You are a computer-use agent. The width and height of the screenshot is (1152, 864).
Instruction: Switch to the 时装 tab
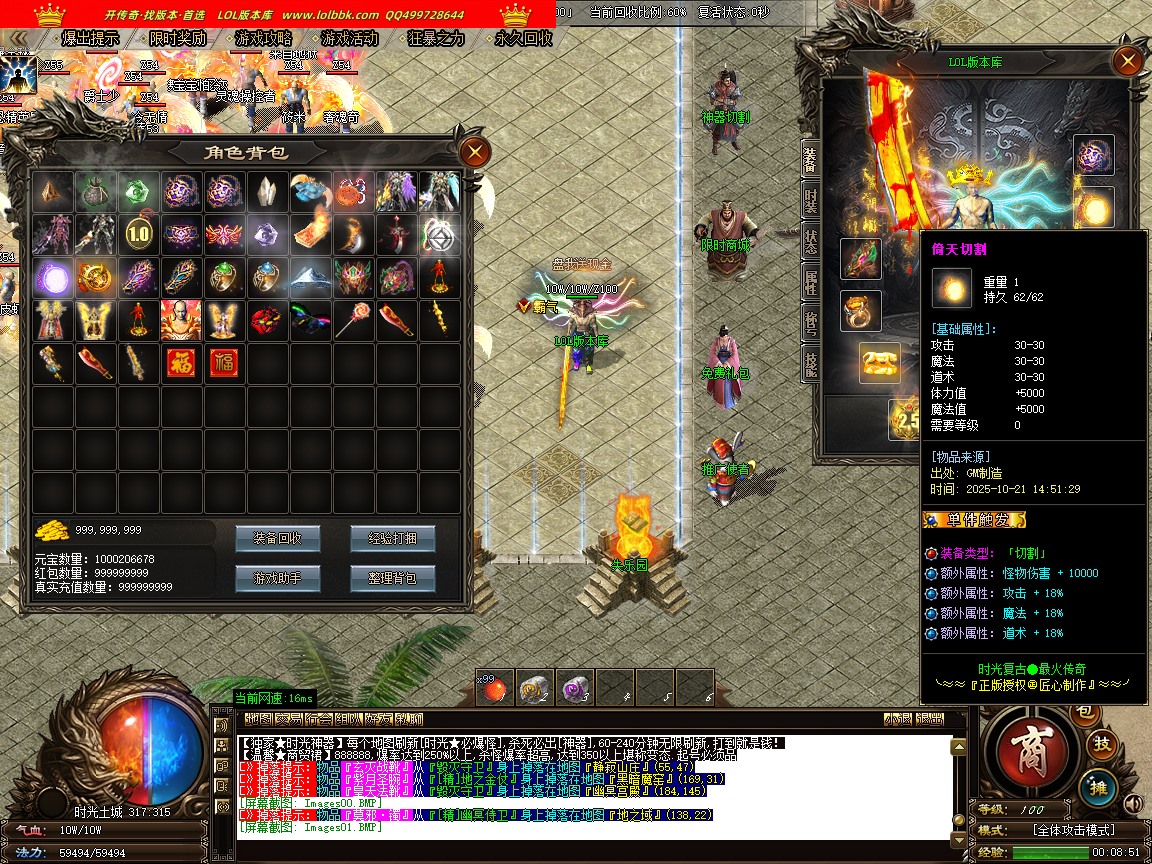[810, 201]
